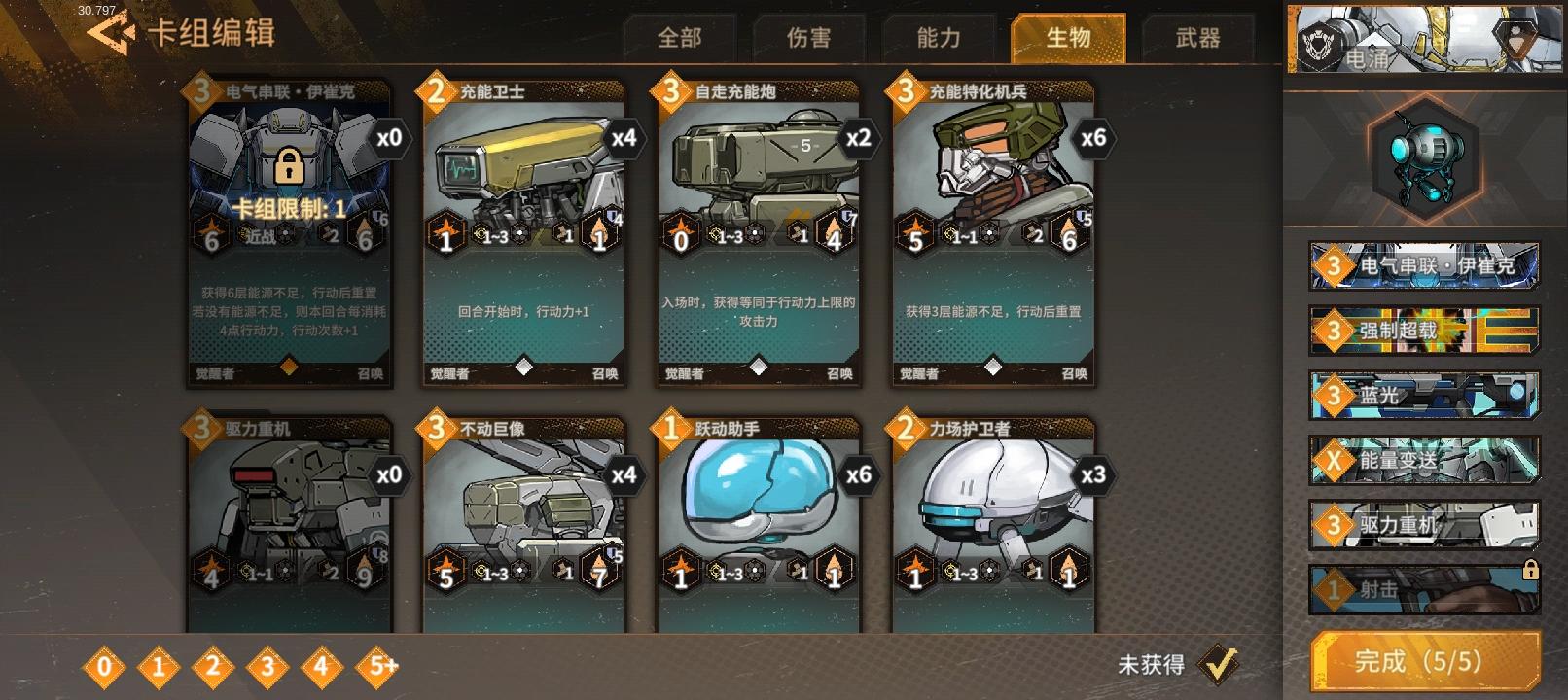This screenshot has height=700, width=1568.
Task: Filter cards by cost 0
Action: (x=104, y=667)
